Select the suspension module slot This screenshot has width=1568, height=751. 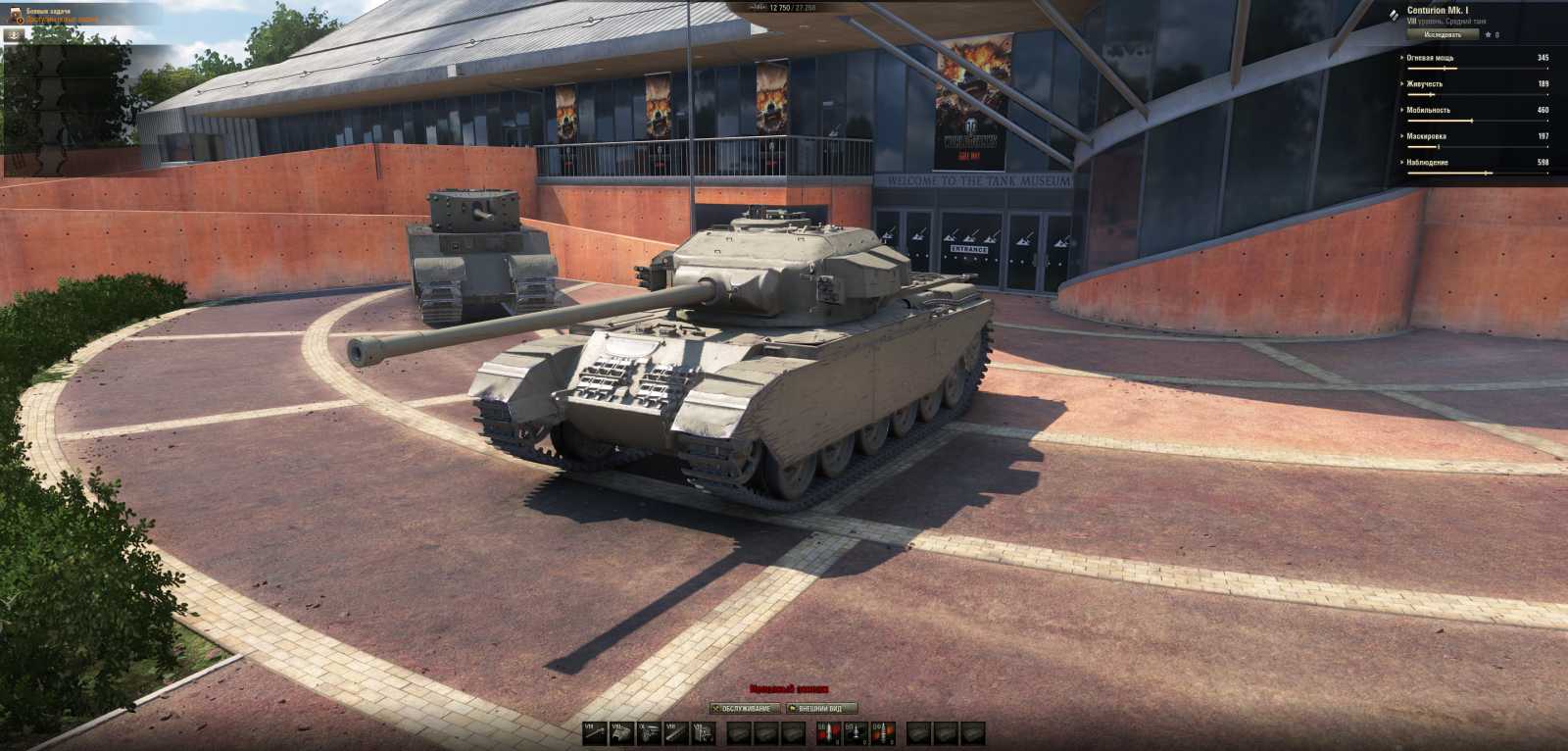click(x=675, y=732)
